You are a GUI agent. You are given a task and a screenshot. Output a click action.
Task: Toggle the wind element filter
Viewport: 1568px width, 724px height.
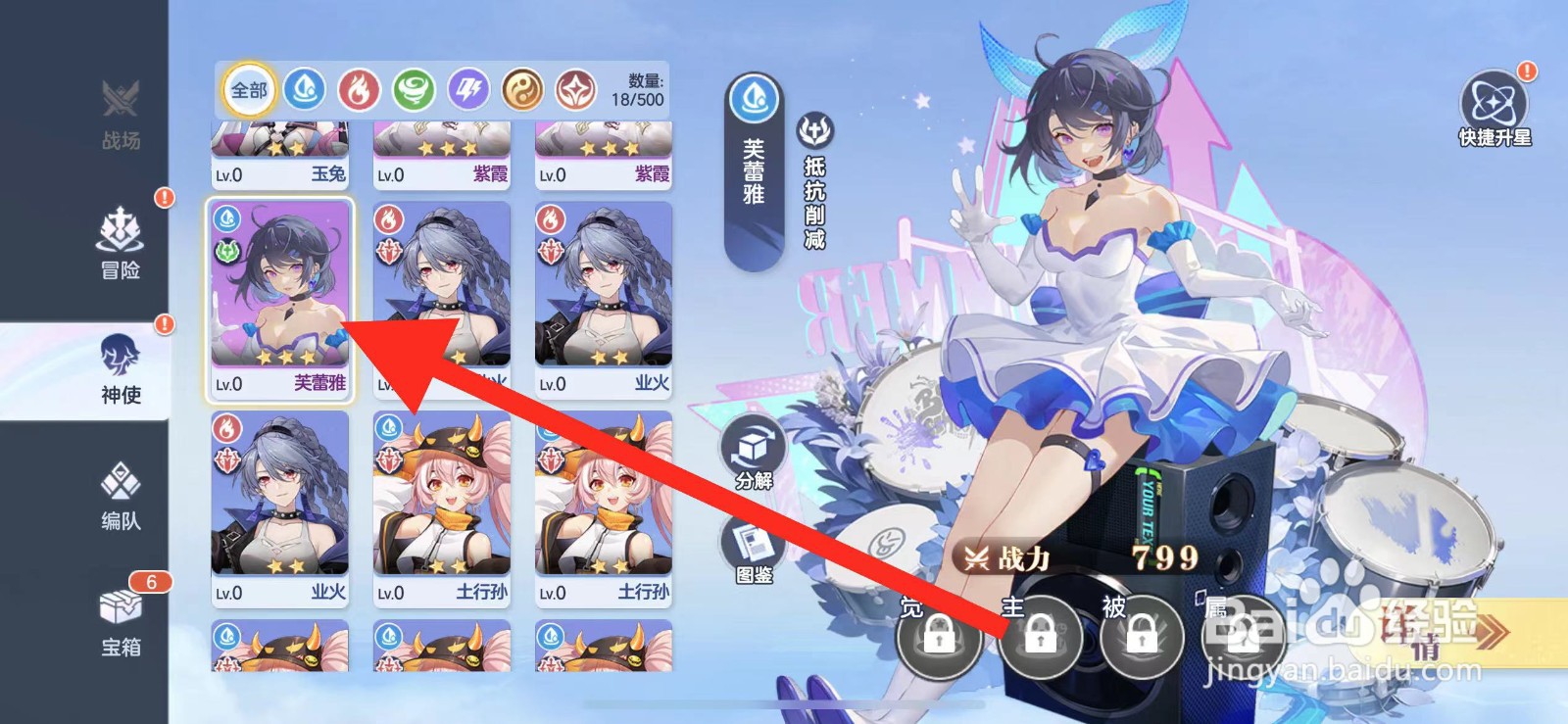416,89
